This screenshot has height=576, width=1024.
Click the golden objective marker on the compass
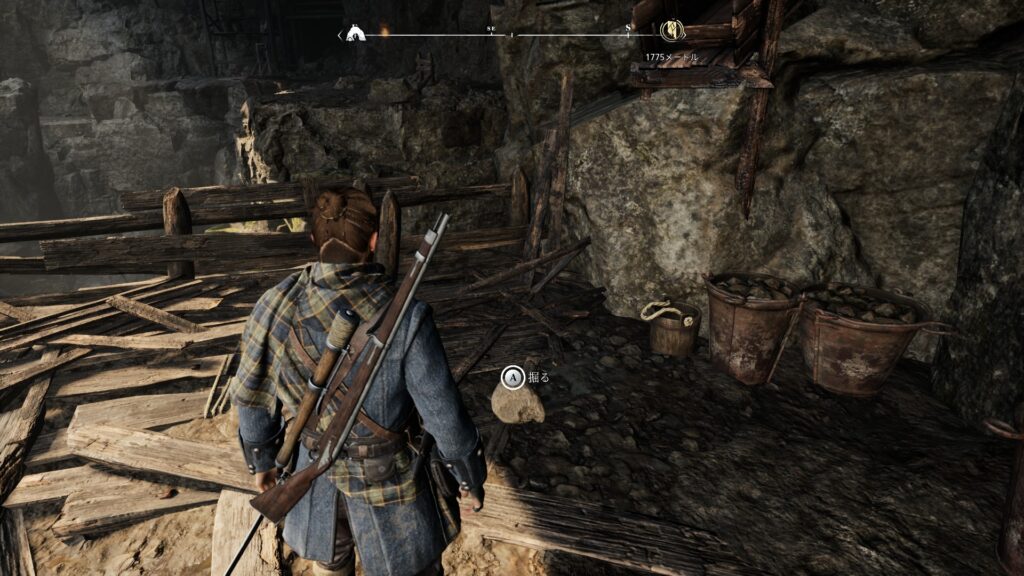click(x=673, y=34)
